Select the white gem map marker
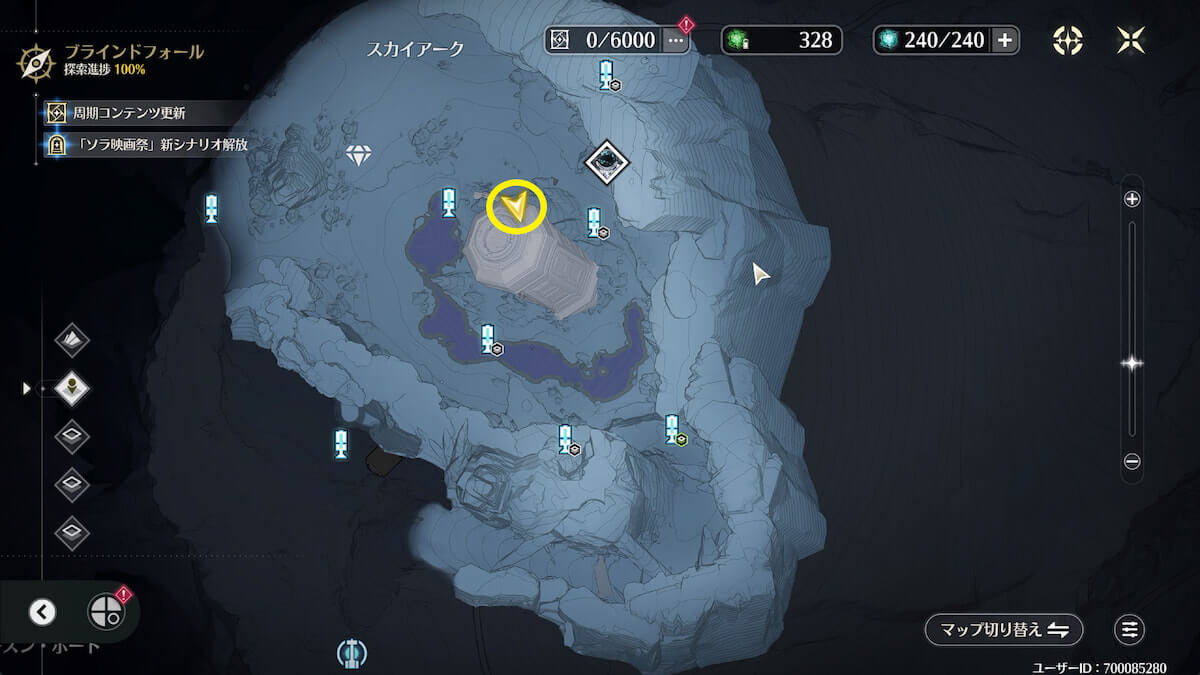Viewport: 1200px width, 675px height. click(358, 155)
